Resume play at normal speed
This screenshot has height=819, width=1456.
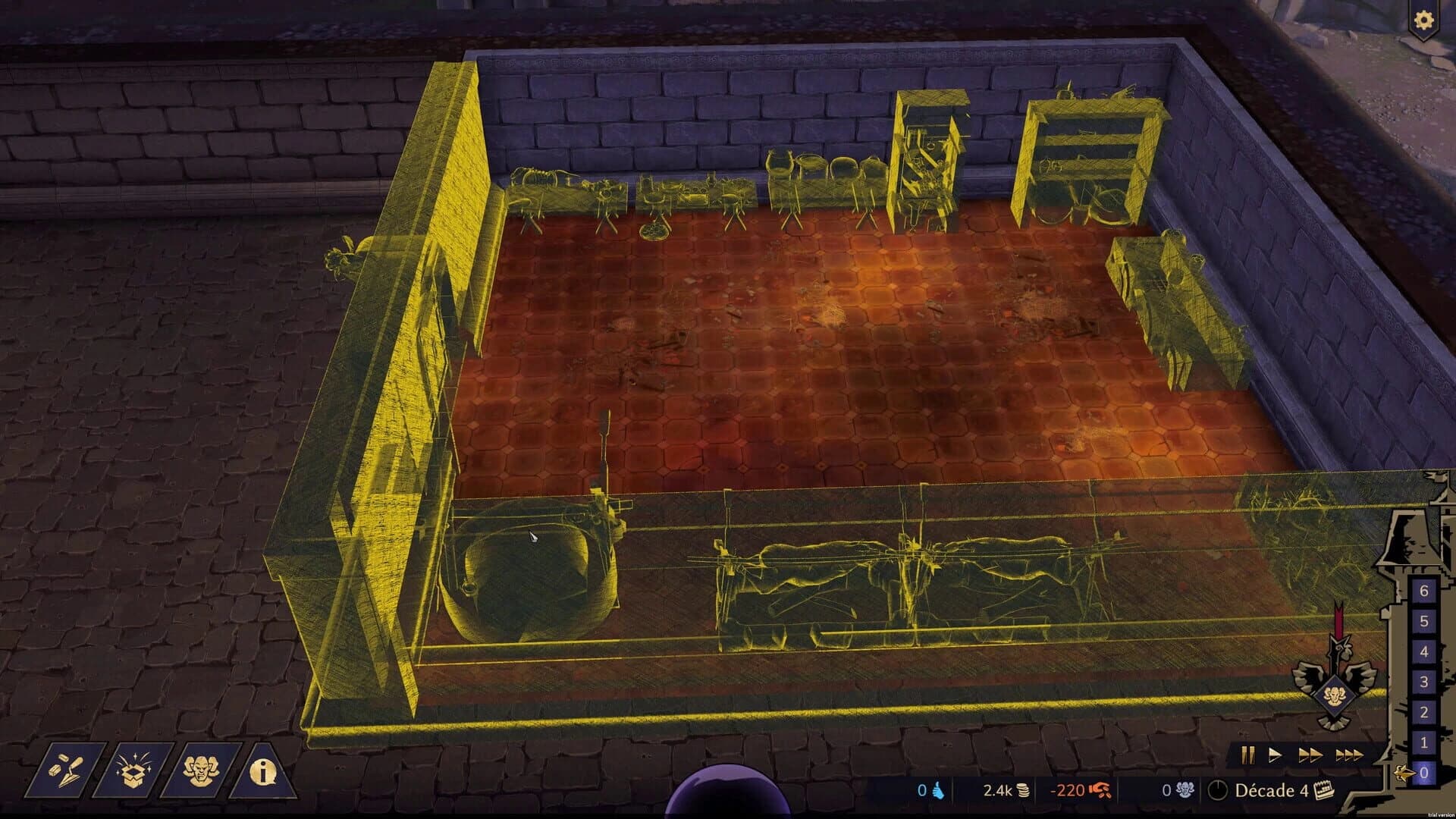point(1276,755)
